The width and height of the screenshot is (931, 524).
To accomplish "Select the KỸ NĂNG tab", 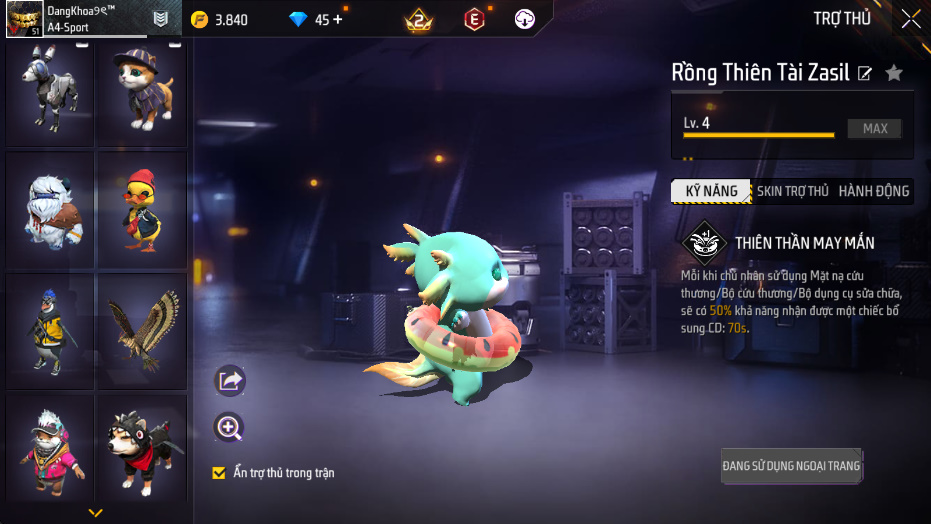I will (711, 191).
